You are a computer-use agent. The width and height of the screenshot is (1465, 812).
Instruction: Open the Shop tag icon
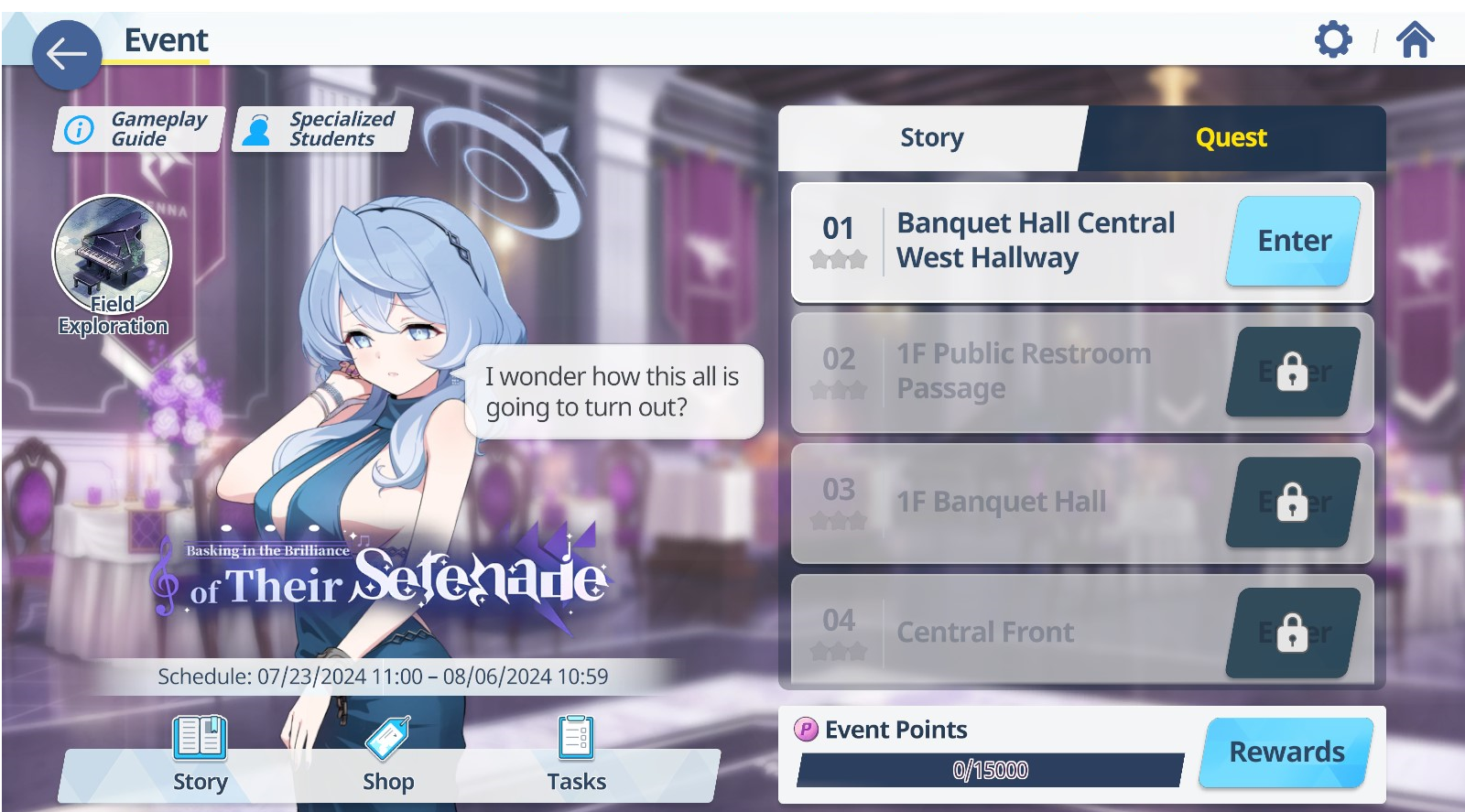pyautogui.click(x=388, y=737)
